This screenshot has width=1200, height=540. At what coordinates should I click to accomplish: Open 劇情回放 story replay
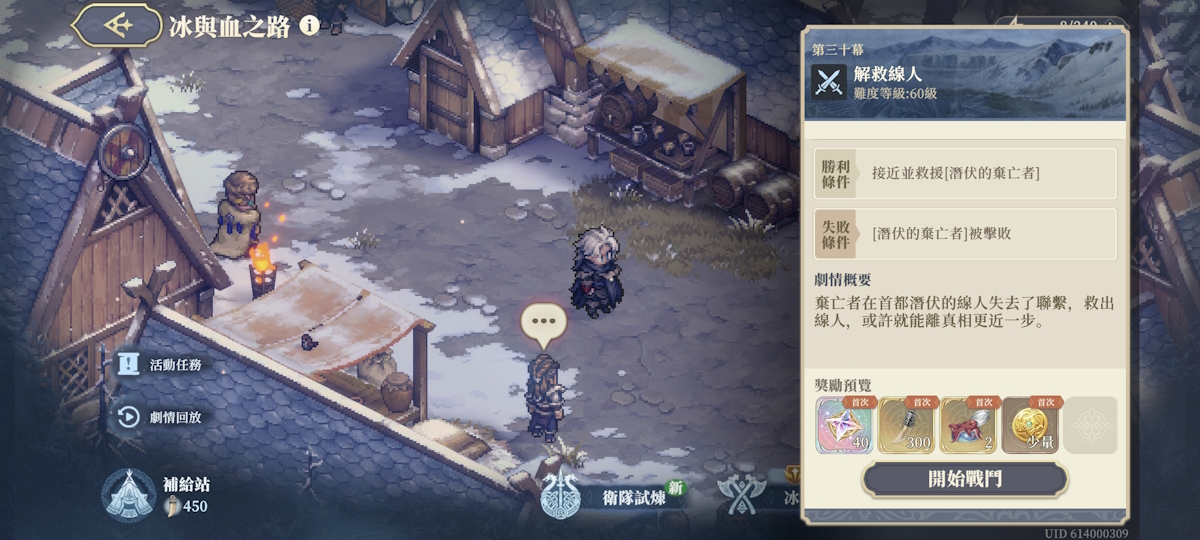click(x=162, y=417)
